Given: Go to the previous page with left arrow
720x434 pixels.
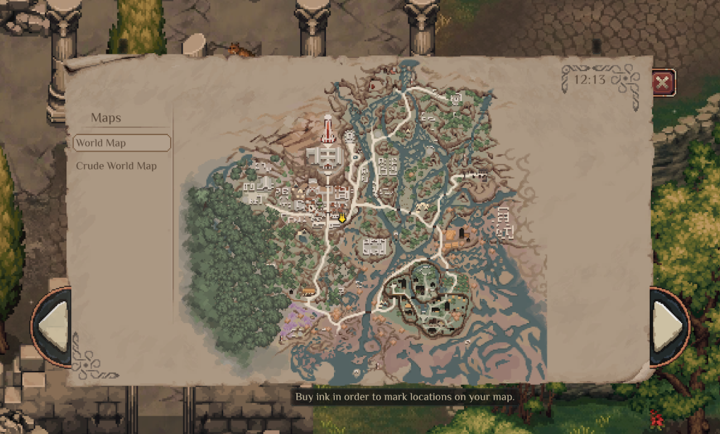Looking at the screenshot, I should click(x=53, y=325).
